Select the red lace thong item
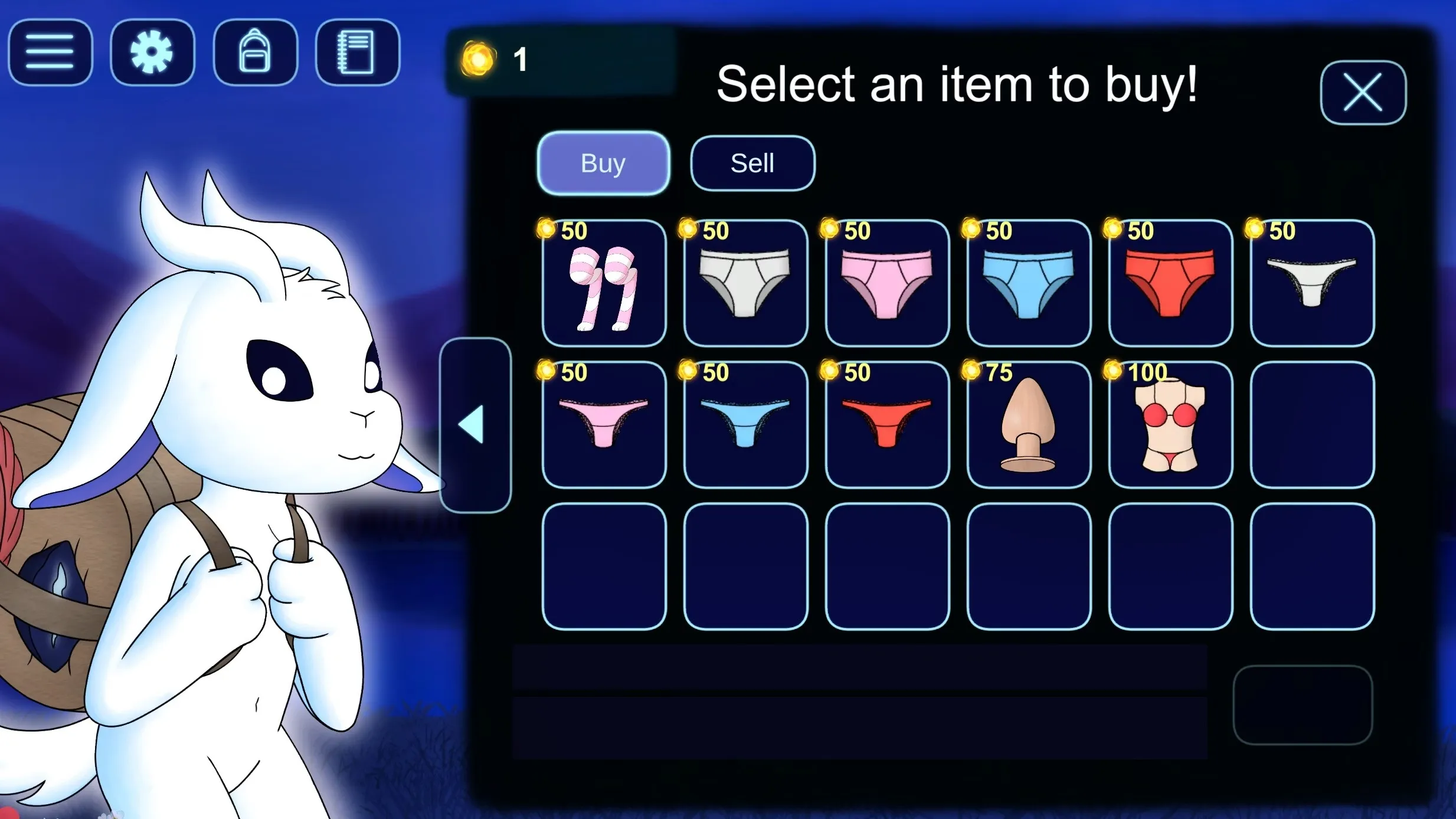1456x819 pixels. tap(887, 425)
